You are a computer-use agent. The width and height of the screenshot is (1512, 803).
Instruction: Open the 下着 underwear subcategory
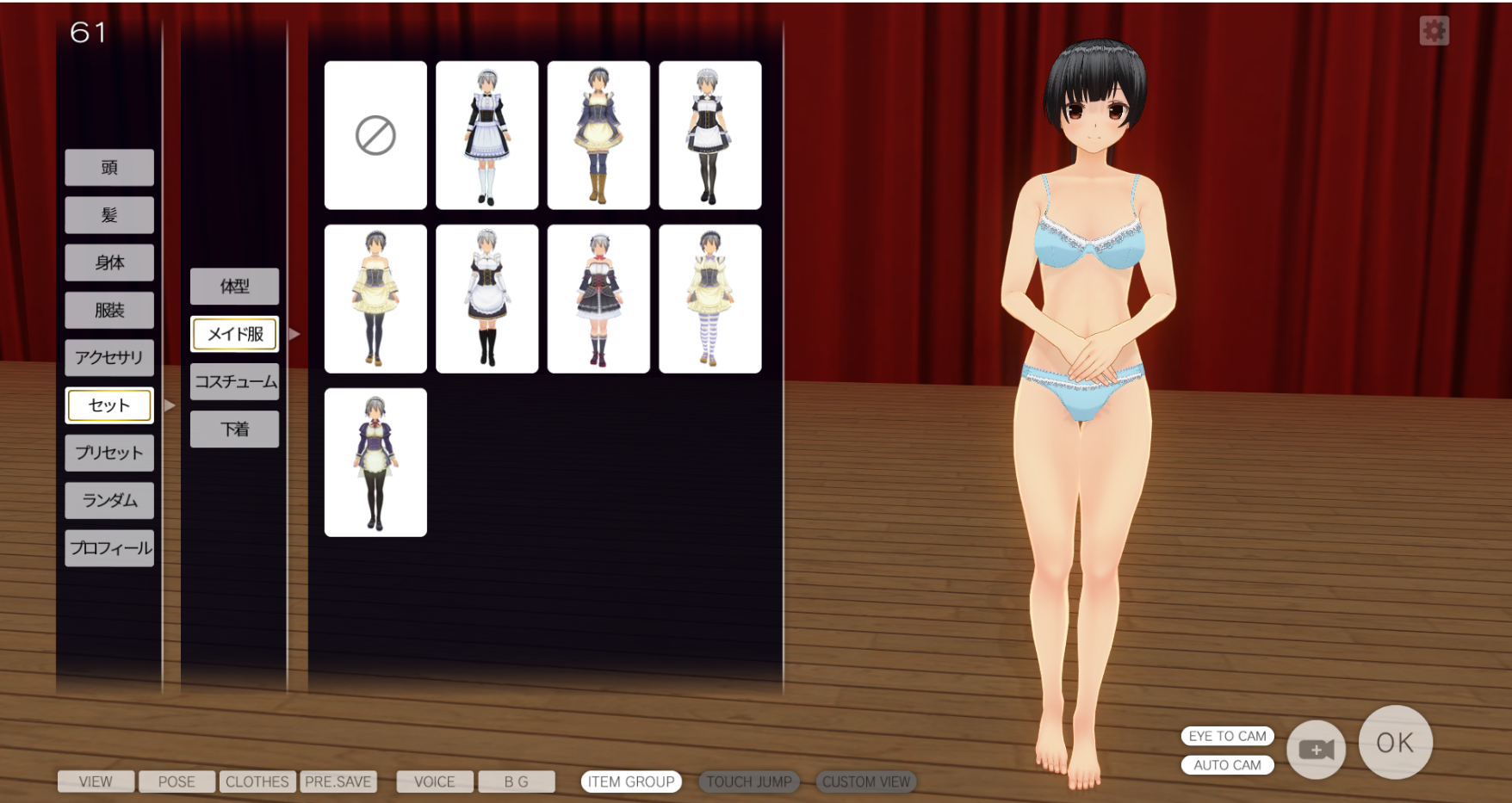pyautogui.click(x=234, y=429)
